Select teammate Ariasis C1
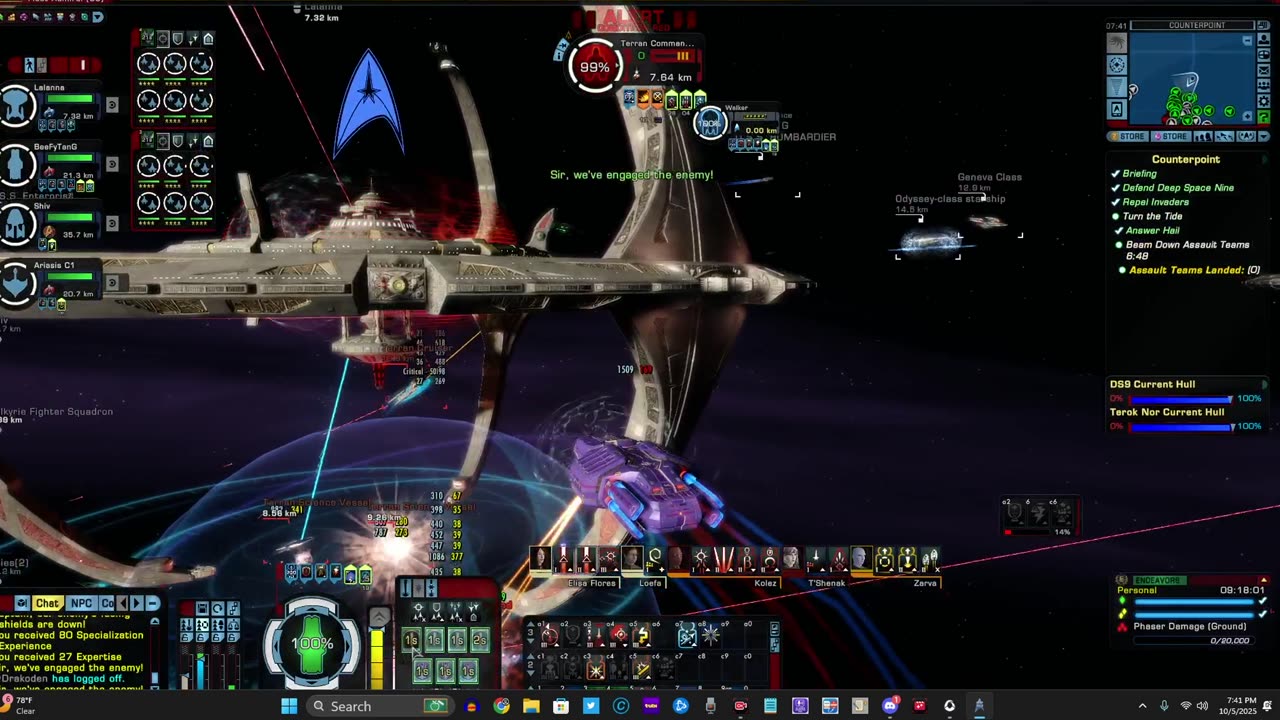Viewport: 1280px width, 720px height. click(x=17, y=283)
